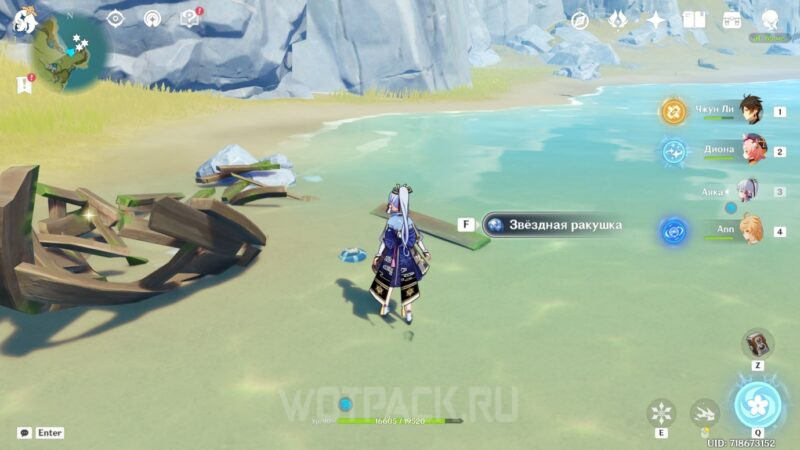800x450 pixels.
Task: Open the Paimon menu
Action: pos(20,20)
